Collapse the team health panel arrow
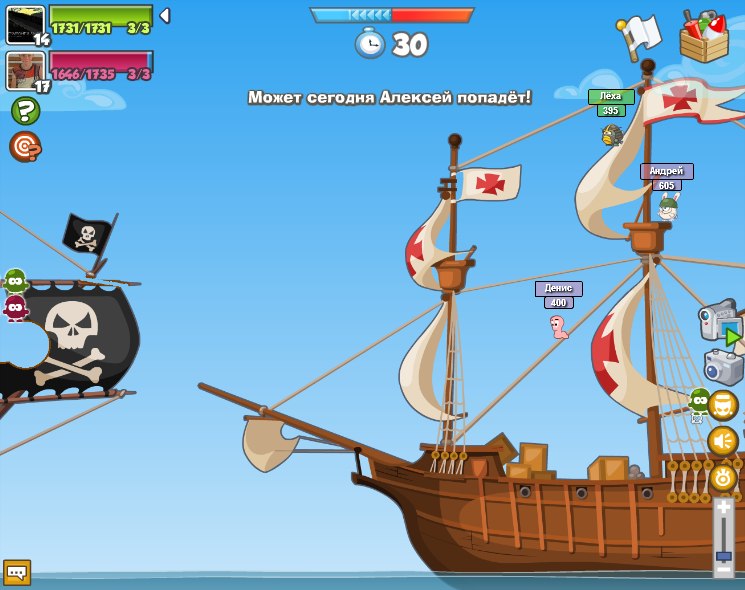The height and width of the screenshot is (590, 745). [165, 16]
